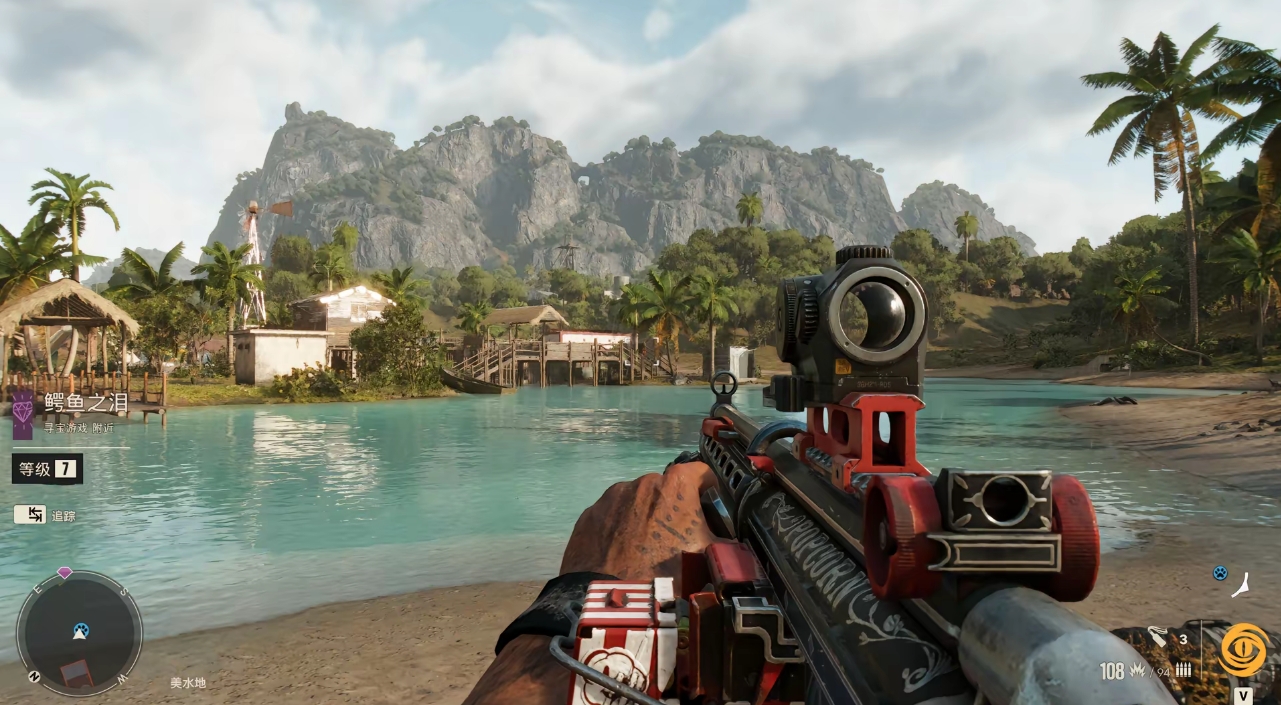Screen dimensions: 1281x705
Task: Select the purple diamond marker on minimap edge
Action: [x=65, y=573]
